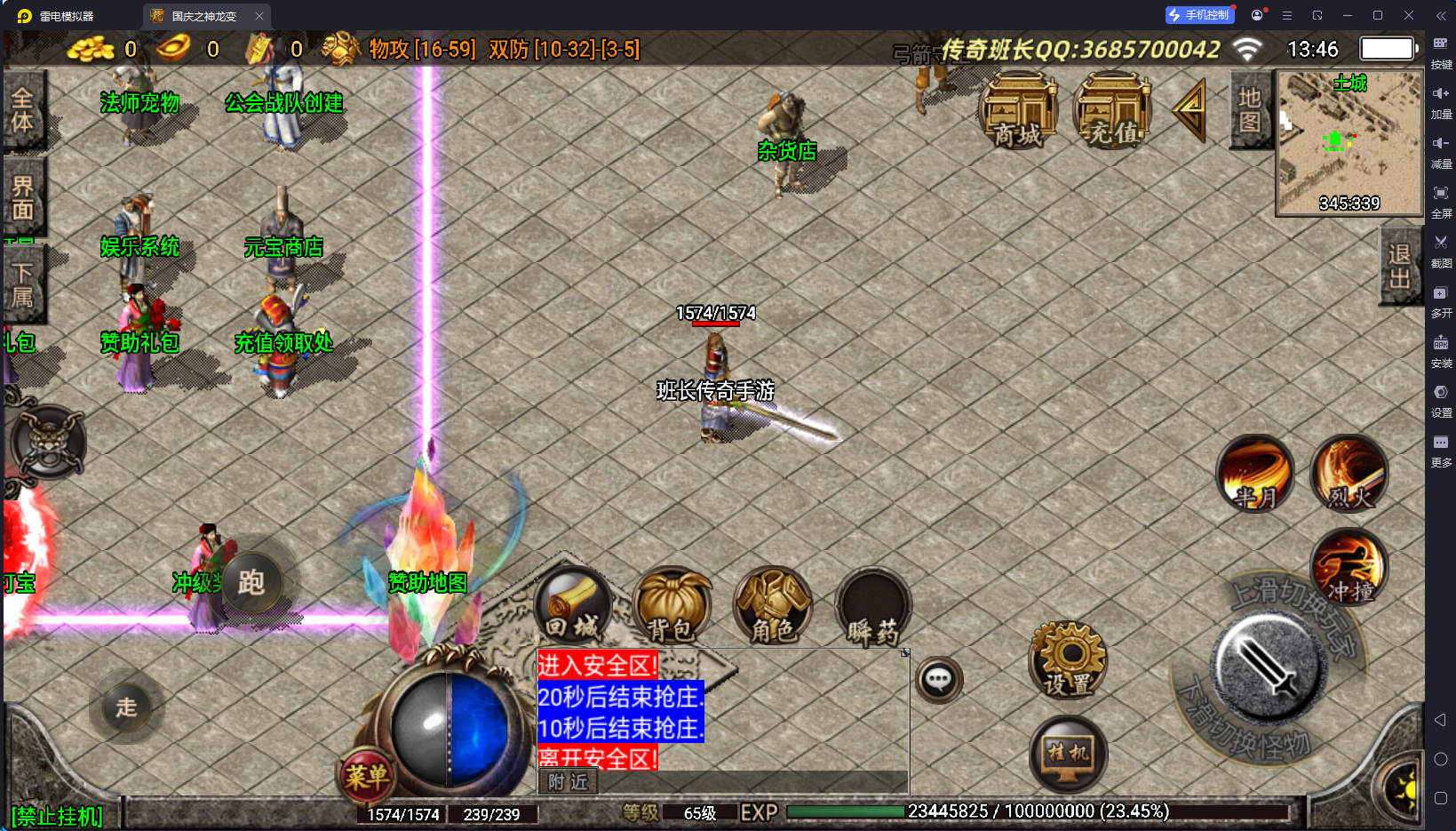The height and width of the screenshot is (831, 1456).
Task: Open the chat bubble button
Action: (939, 681)
